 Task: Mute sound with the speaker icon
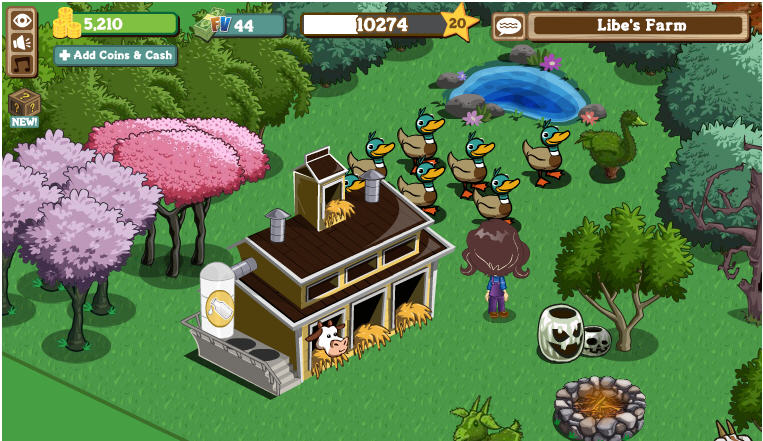[22, 42]
